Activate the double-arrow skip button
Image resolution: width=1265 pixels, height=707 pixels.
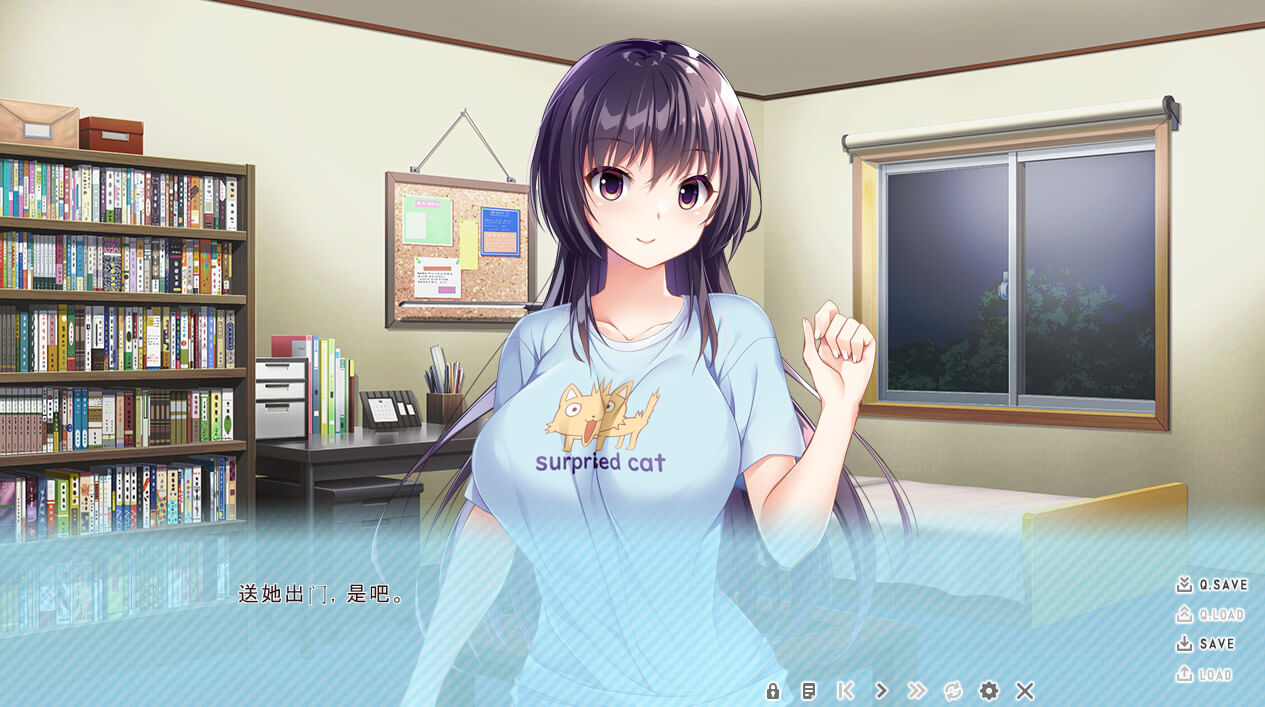pyautogui.click(x=916, y=691)
